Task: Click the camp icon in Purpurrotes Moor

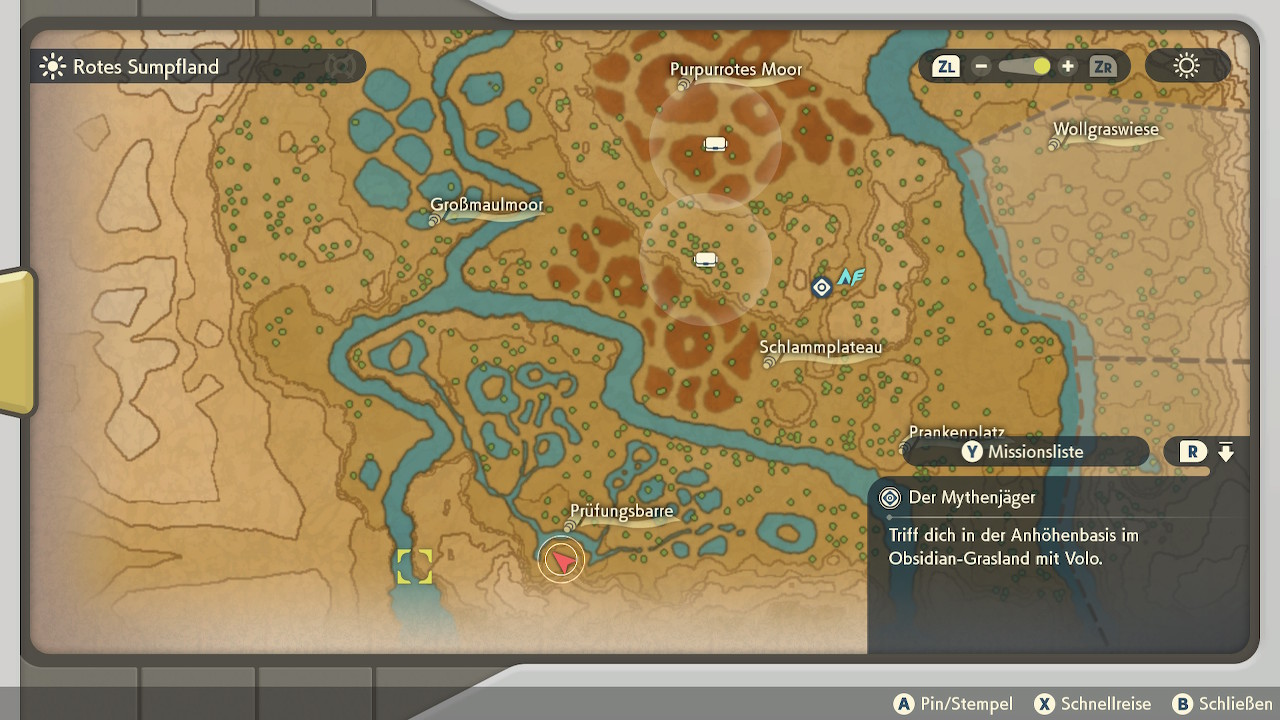Action: click(x=714, y=144)
